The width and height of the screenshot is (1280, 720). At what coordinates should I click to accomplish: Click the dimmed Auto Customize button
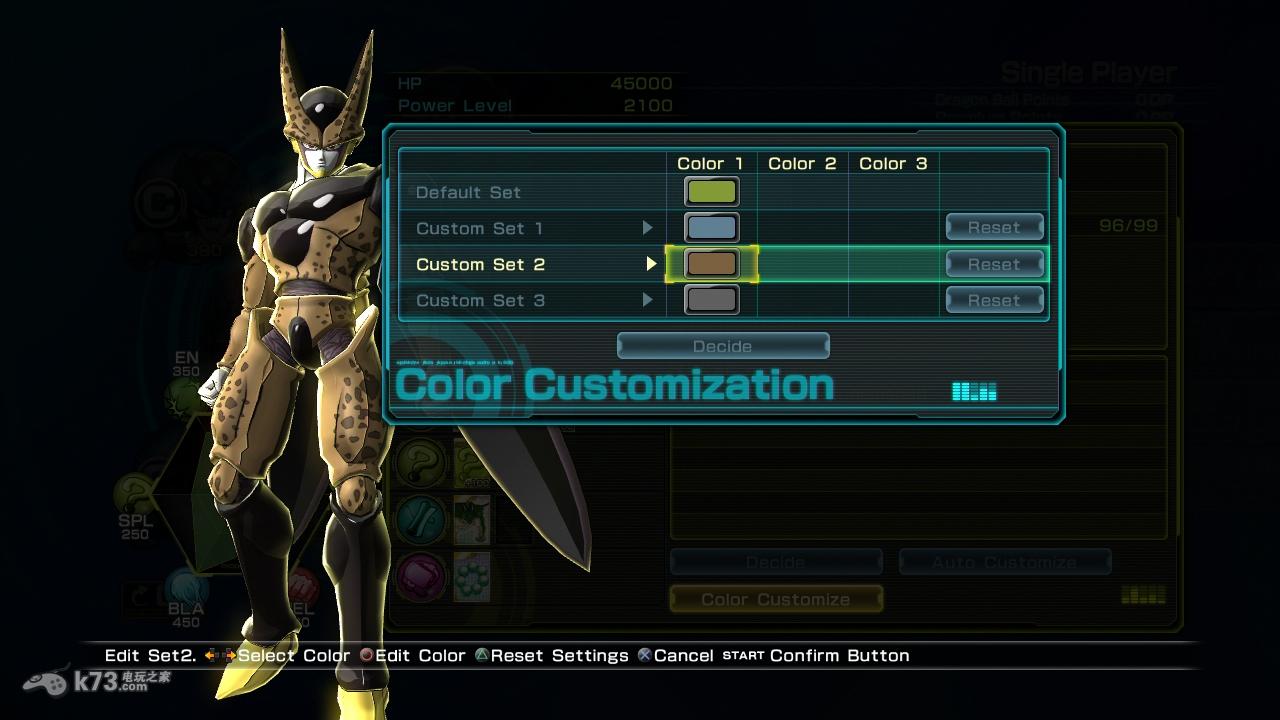click(x=1004, y=563)
